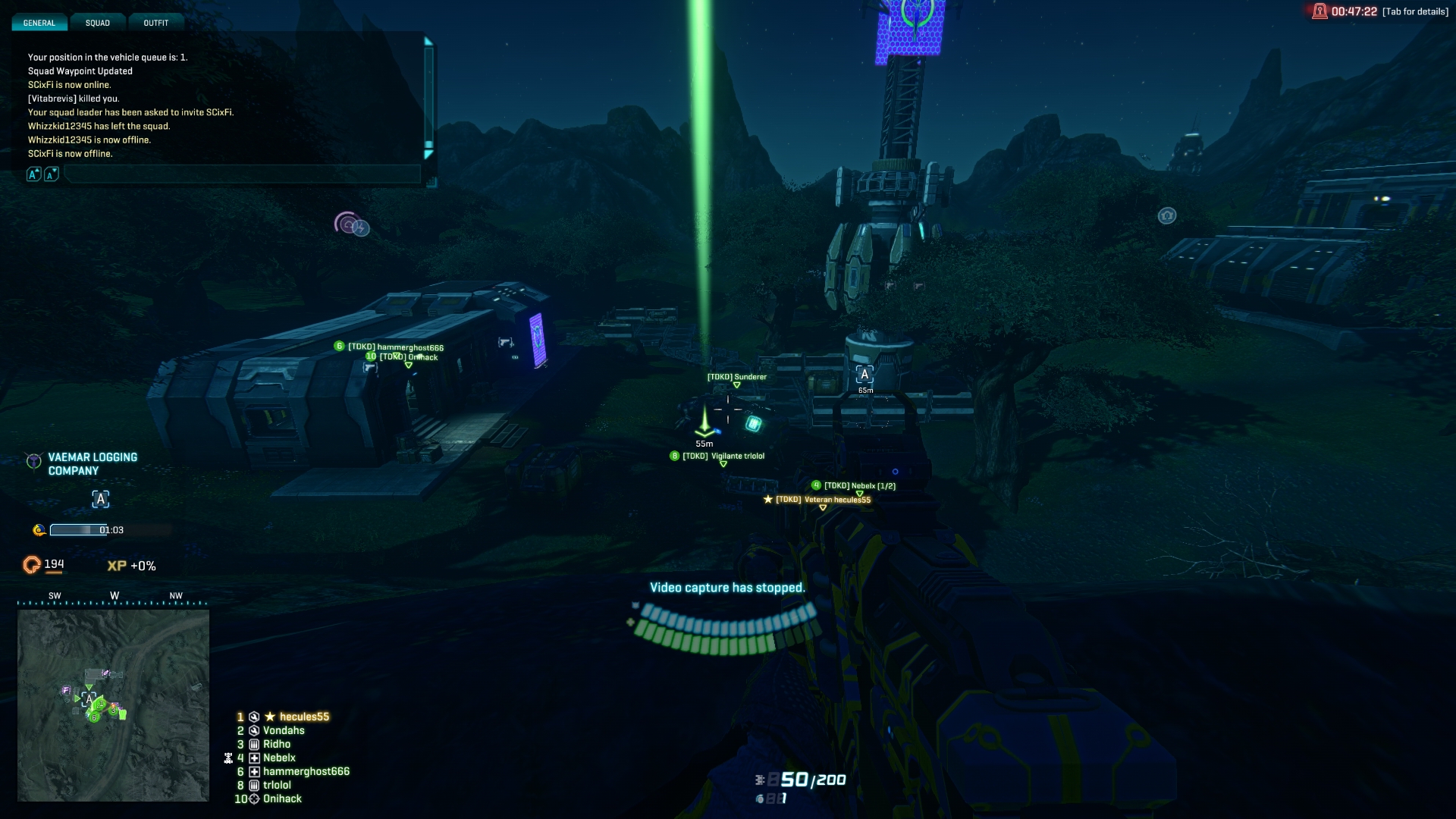The width and height of the screenshot is (1456, 819).
Task: Click the chat scroll-down arrow
Action: [x=428, y=155]
